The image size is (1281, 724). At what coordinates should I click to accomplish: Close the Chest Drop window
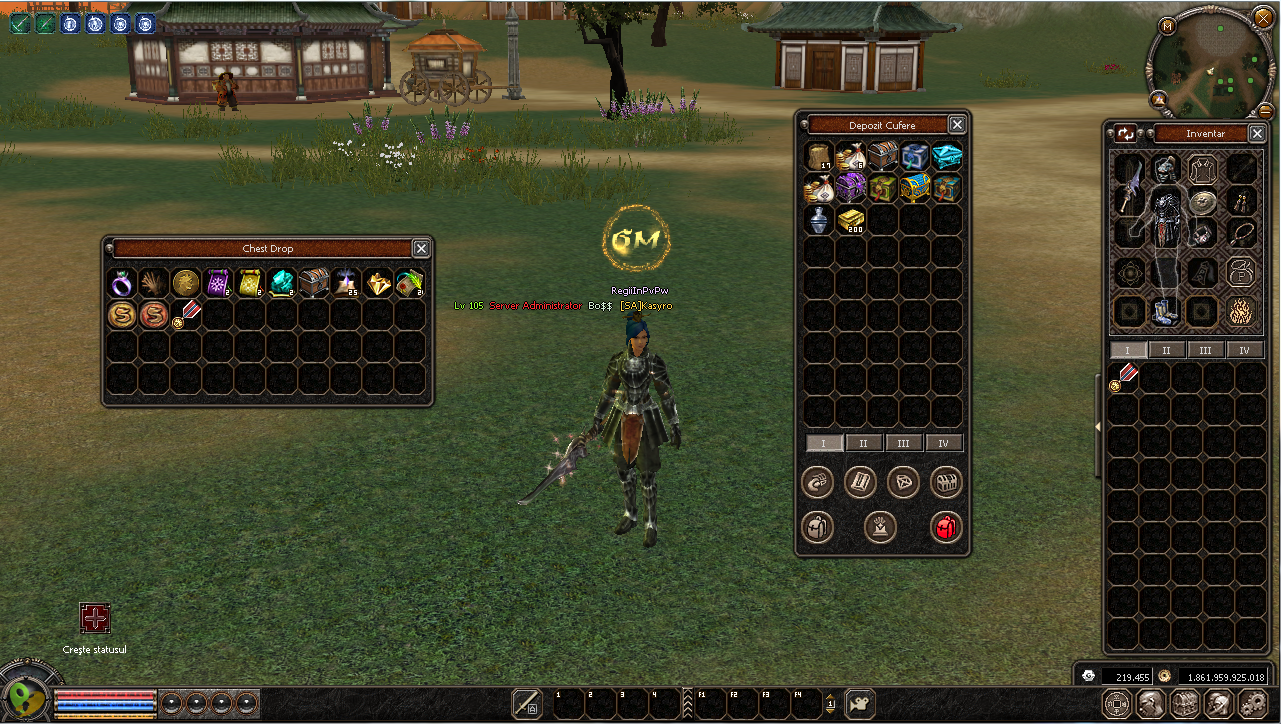(x=421, y=248)
